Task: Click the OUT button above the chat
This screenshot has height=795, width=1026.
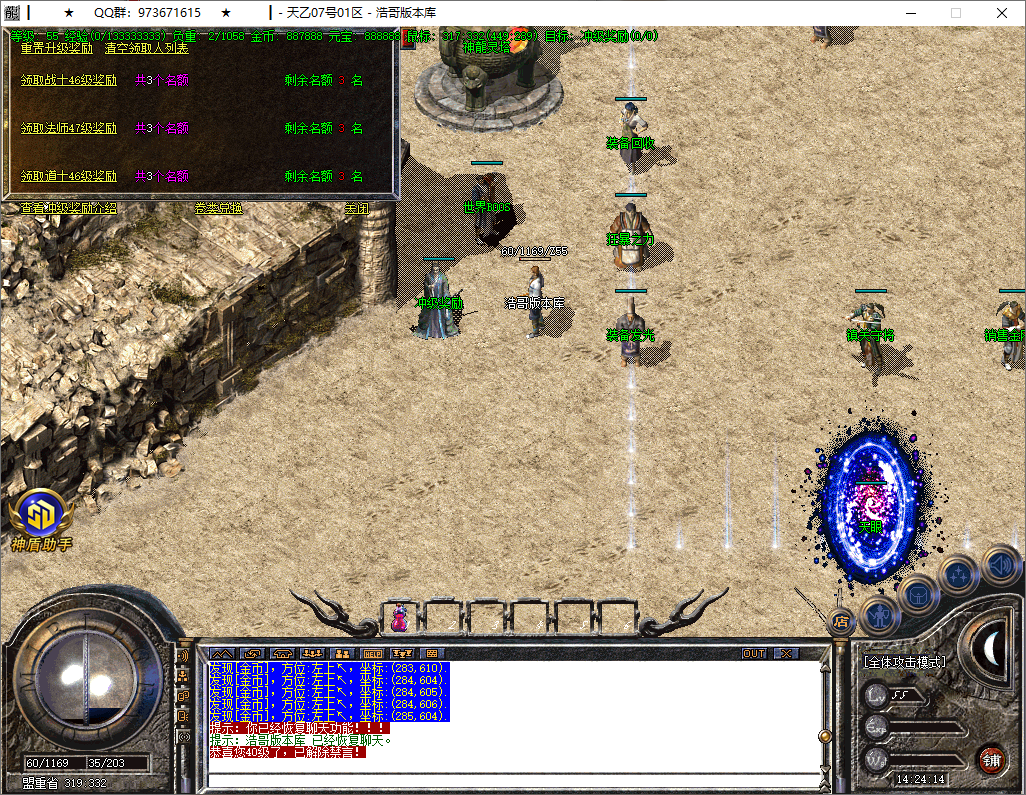Action: coord(754,653)
